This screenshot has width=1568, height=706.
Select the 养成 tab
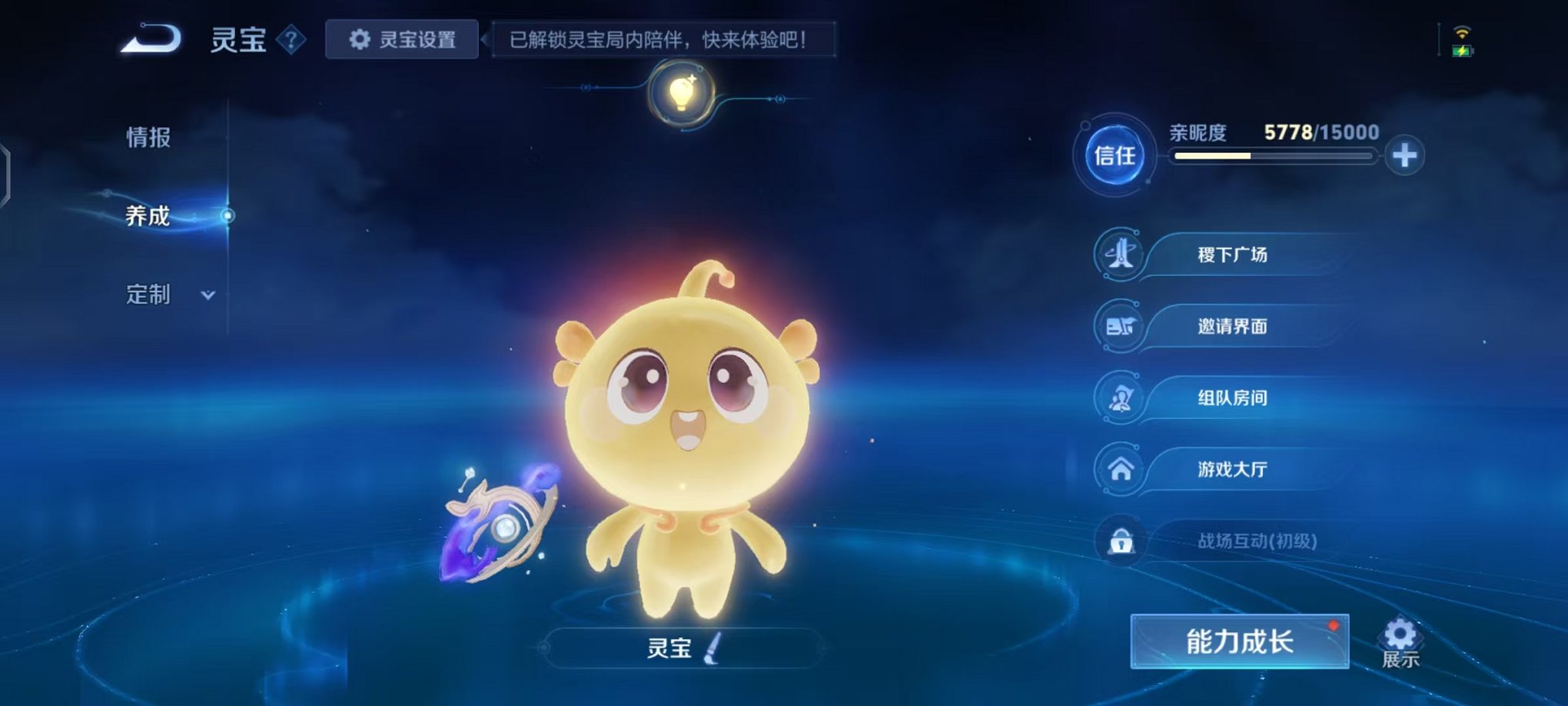click(146, 217)
